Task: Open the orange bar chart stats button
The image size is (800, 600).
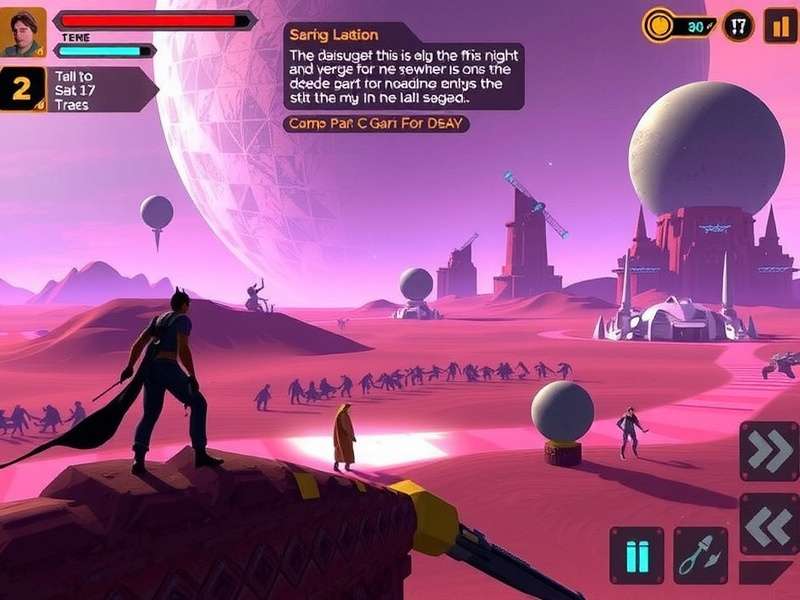Action: click(780, 25)
